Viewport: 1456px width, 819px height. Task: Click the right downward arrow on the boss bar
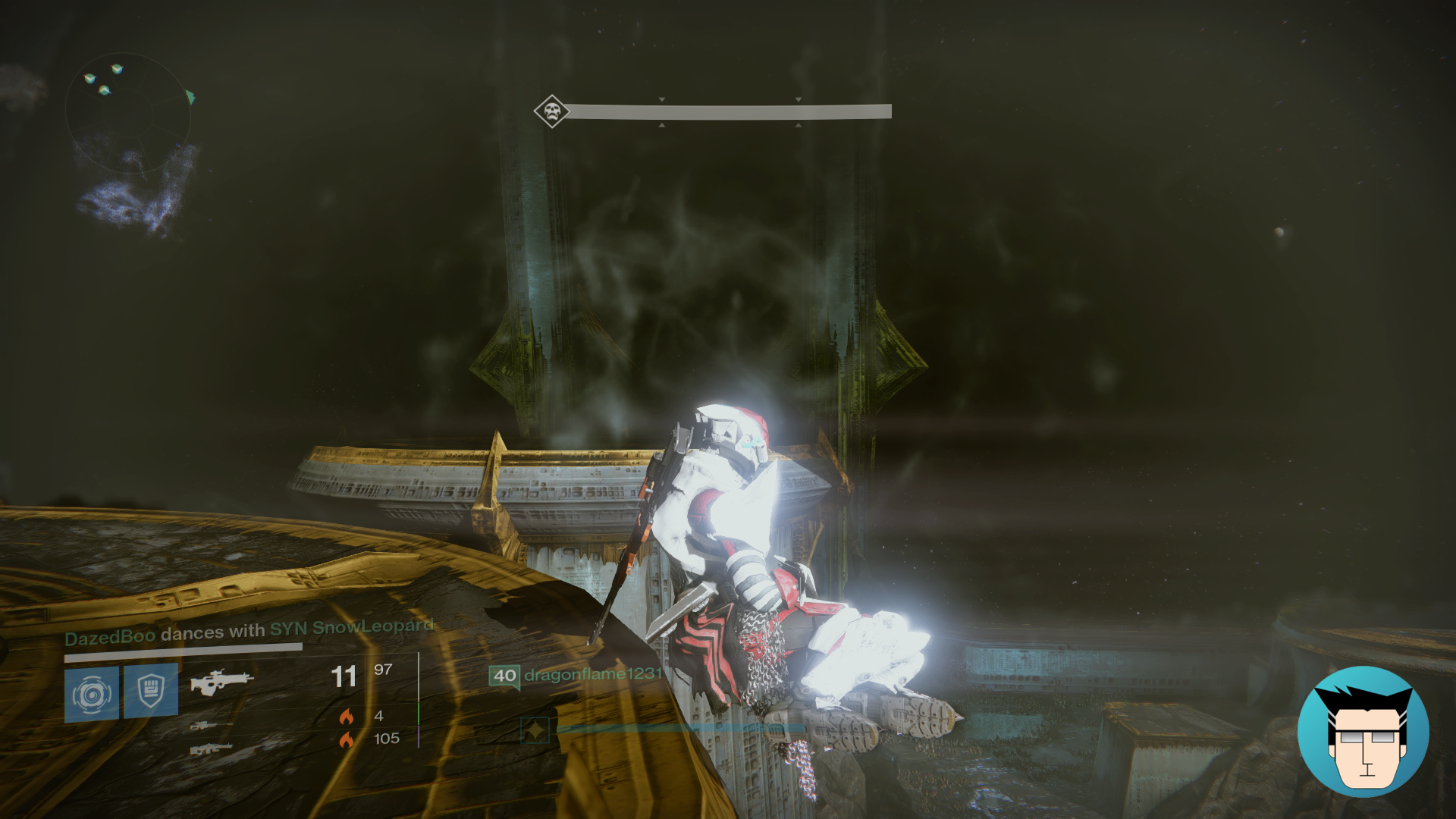point(799,99)
